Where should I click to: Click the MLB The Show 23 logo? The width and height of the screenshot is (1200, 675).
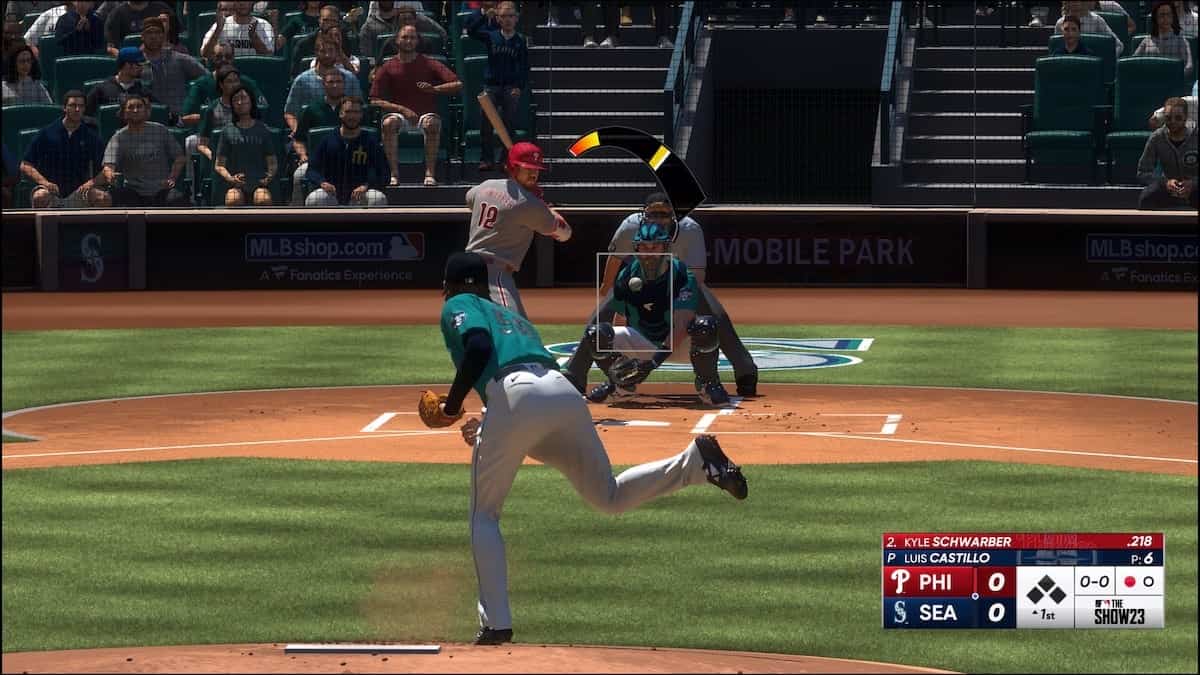[x=1119, y=611]
